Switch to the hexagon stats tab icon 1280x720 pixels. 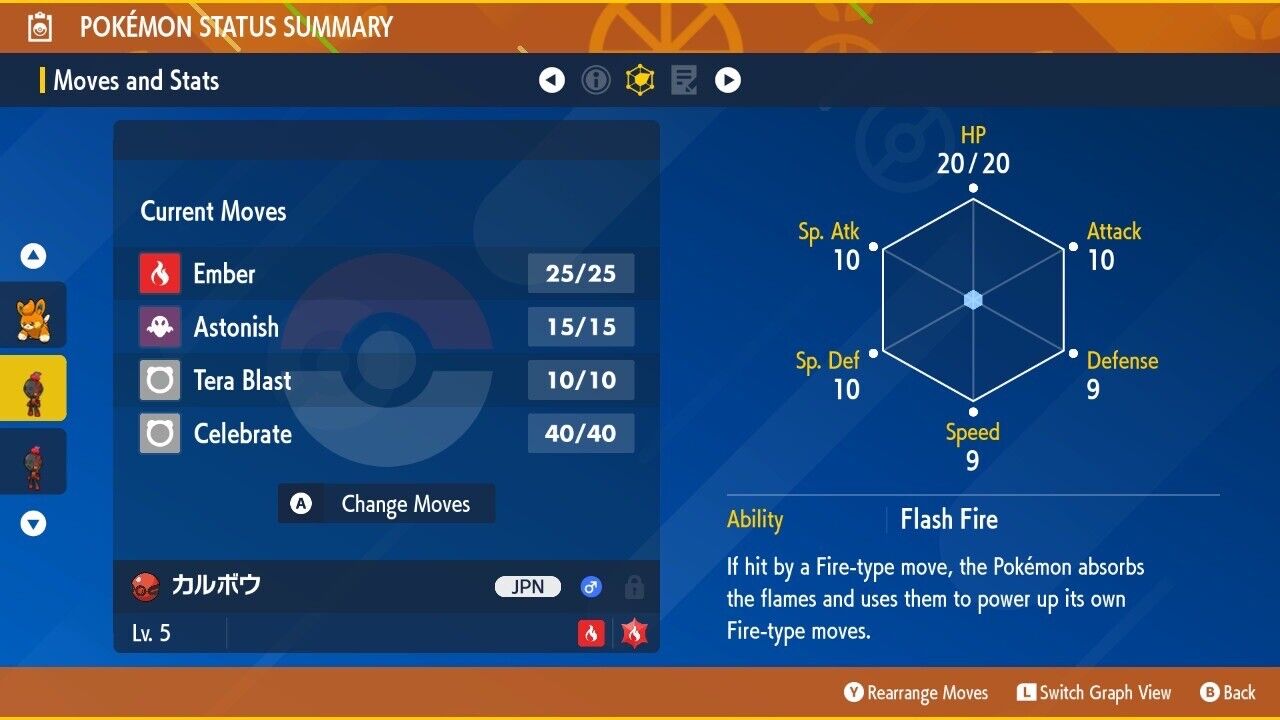coord(640,81)
